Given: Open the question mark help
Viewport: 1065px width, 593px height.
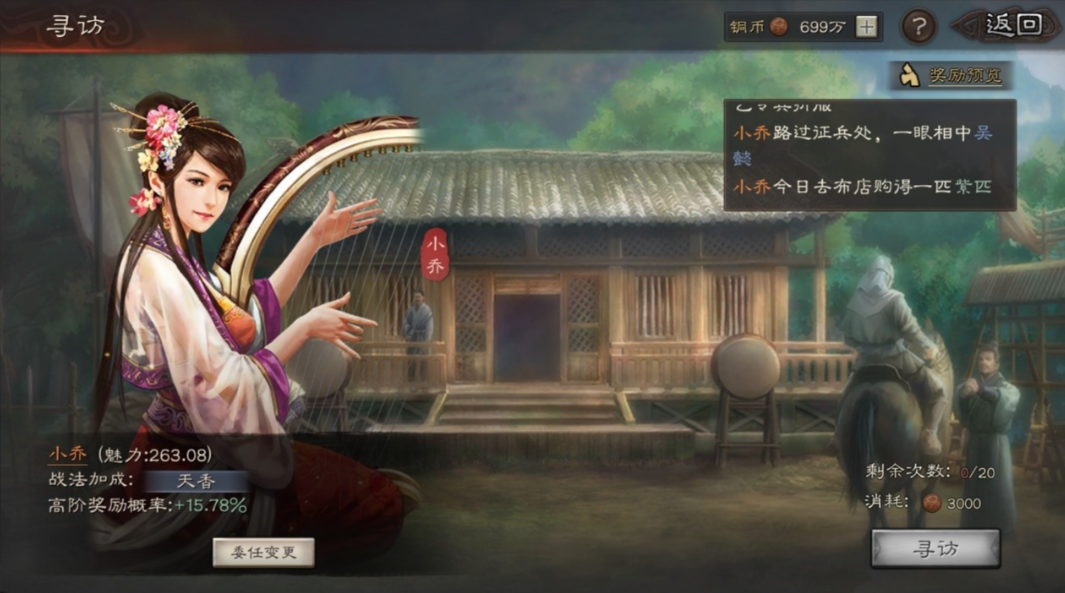Looking at the screenshot, I should coord(918,27).
